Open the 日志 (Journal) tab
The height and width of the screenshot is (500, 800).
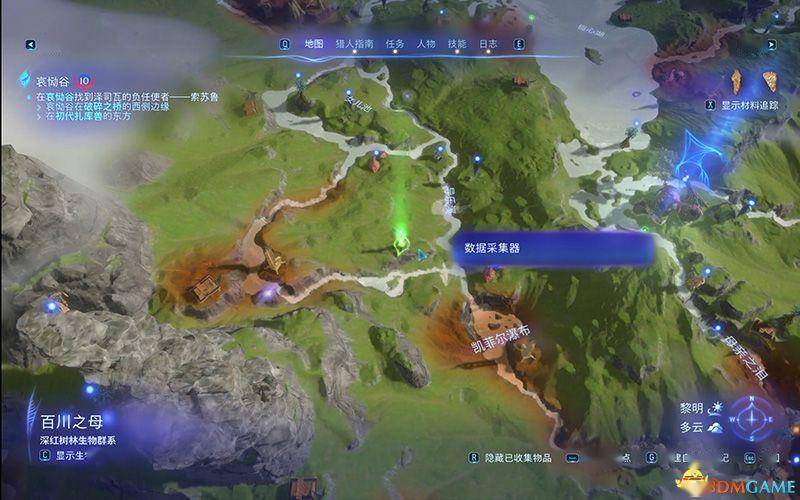pyautogui.click(x=488, y=44)
